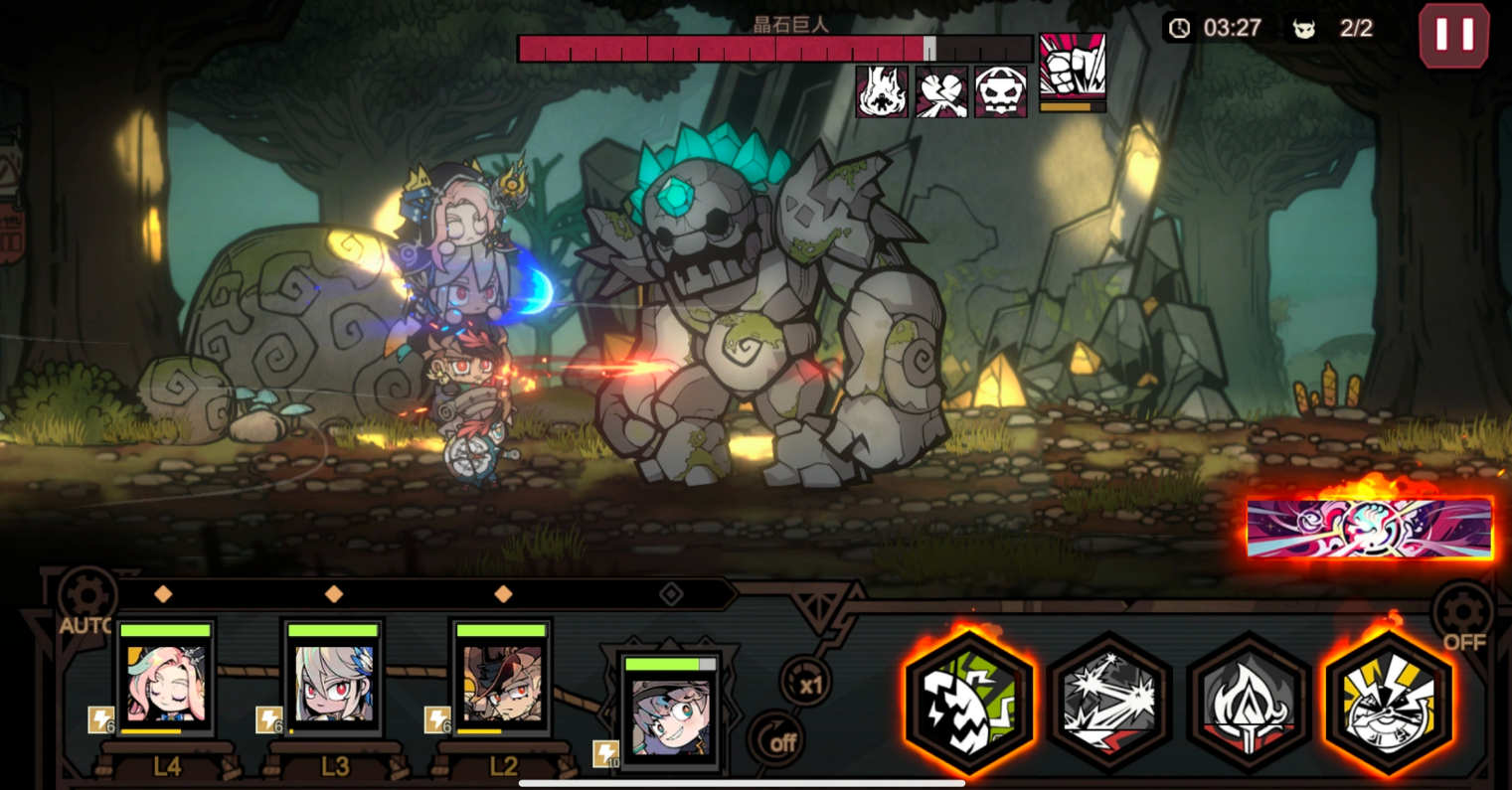The width and height of the screenshot is (1512, 790).
Task: Inspect the boss fist skill icon
Action: pos(1072,68)
